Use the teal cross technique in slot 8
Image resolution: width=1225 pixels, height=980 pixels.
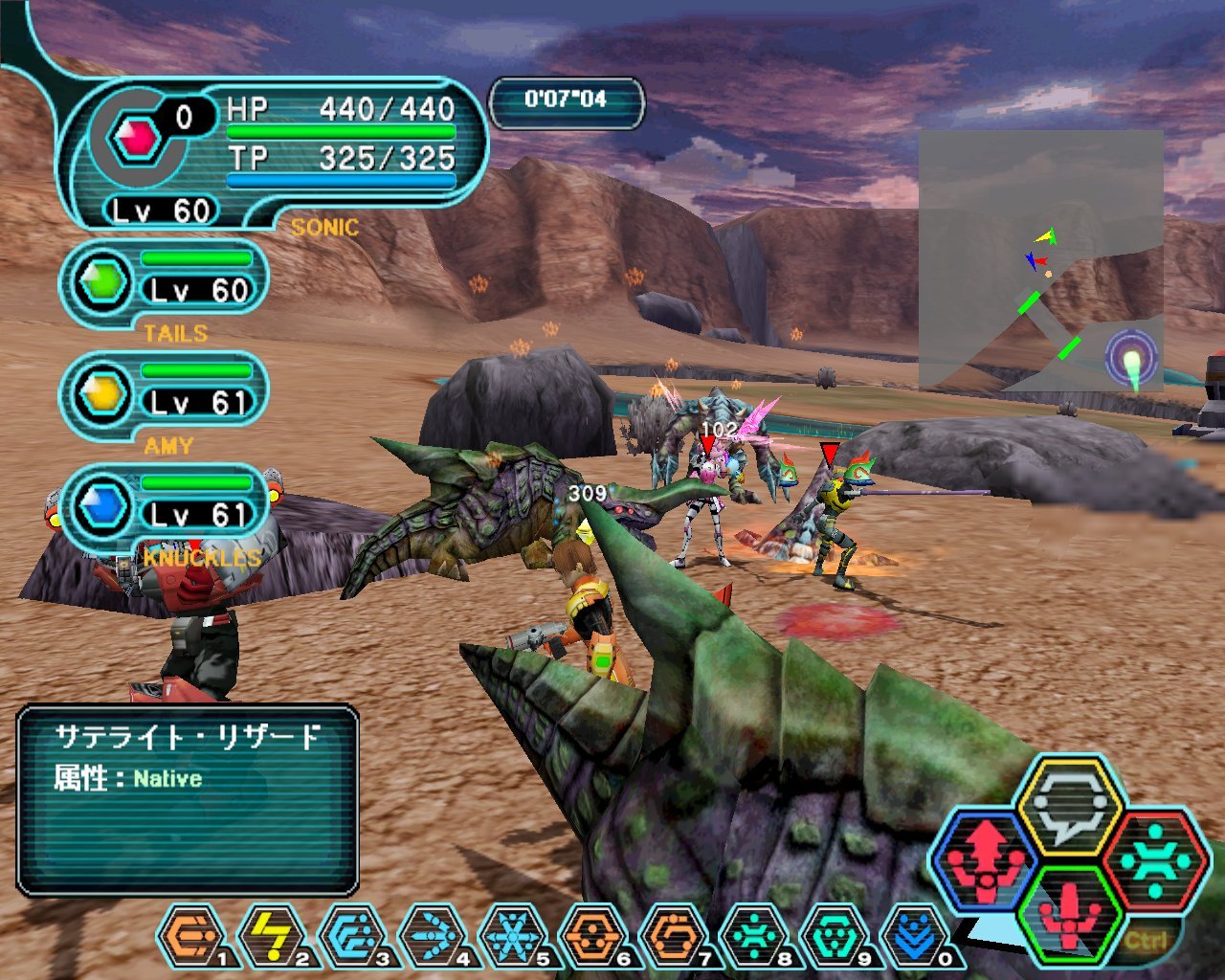pos(754,935)
